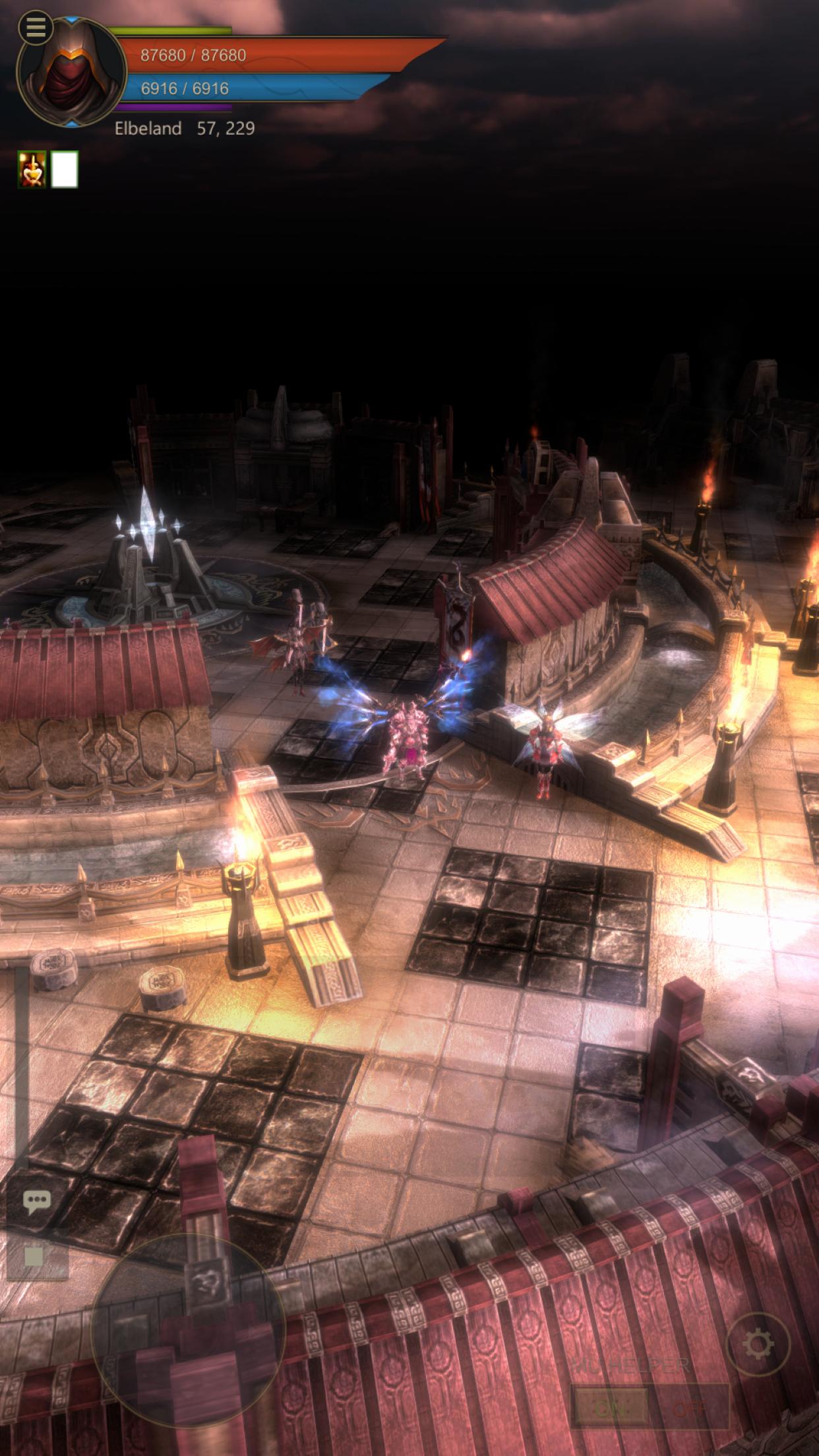
Task: Select the blank white buff icon
Action: [x=65, y=169]
